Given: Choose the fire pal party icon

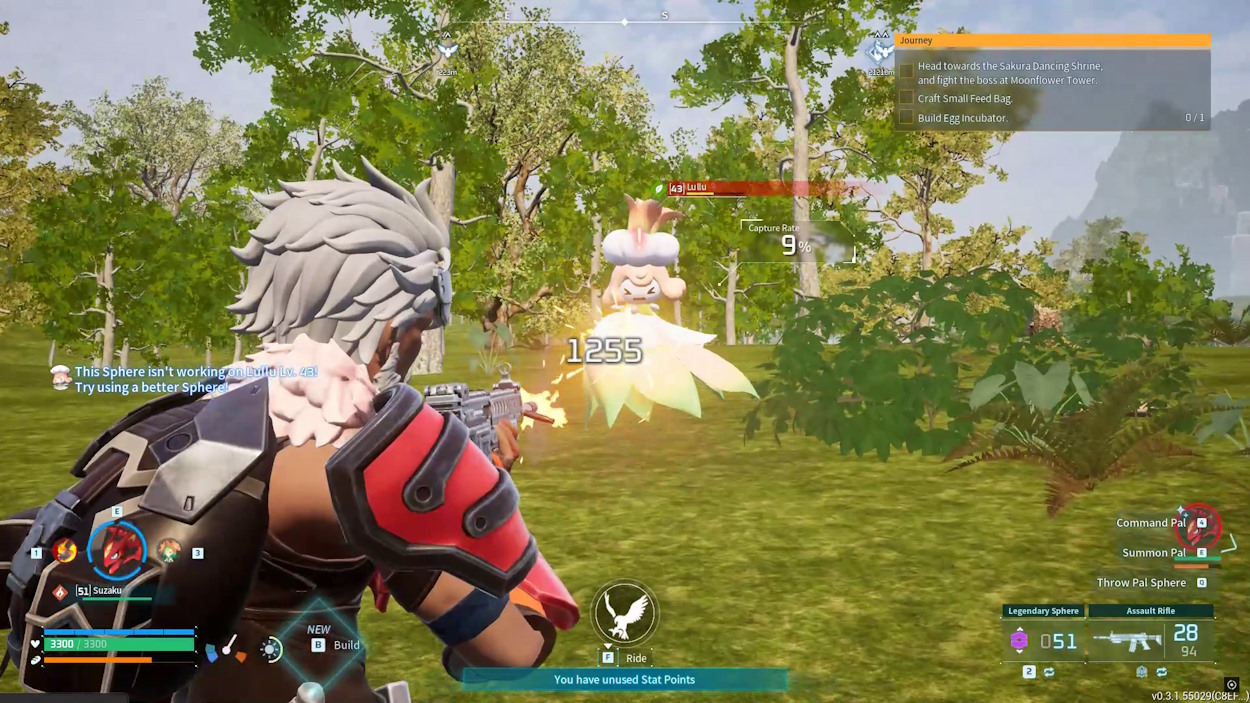Looking at the screenshot, I should [x=65, y=550].
